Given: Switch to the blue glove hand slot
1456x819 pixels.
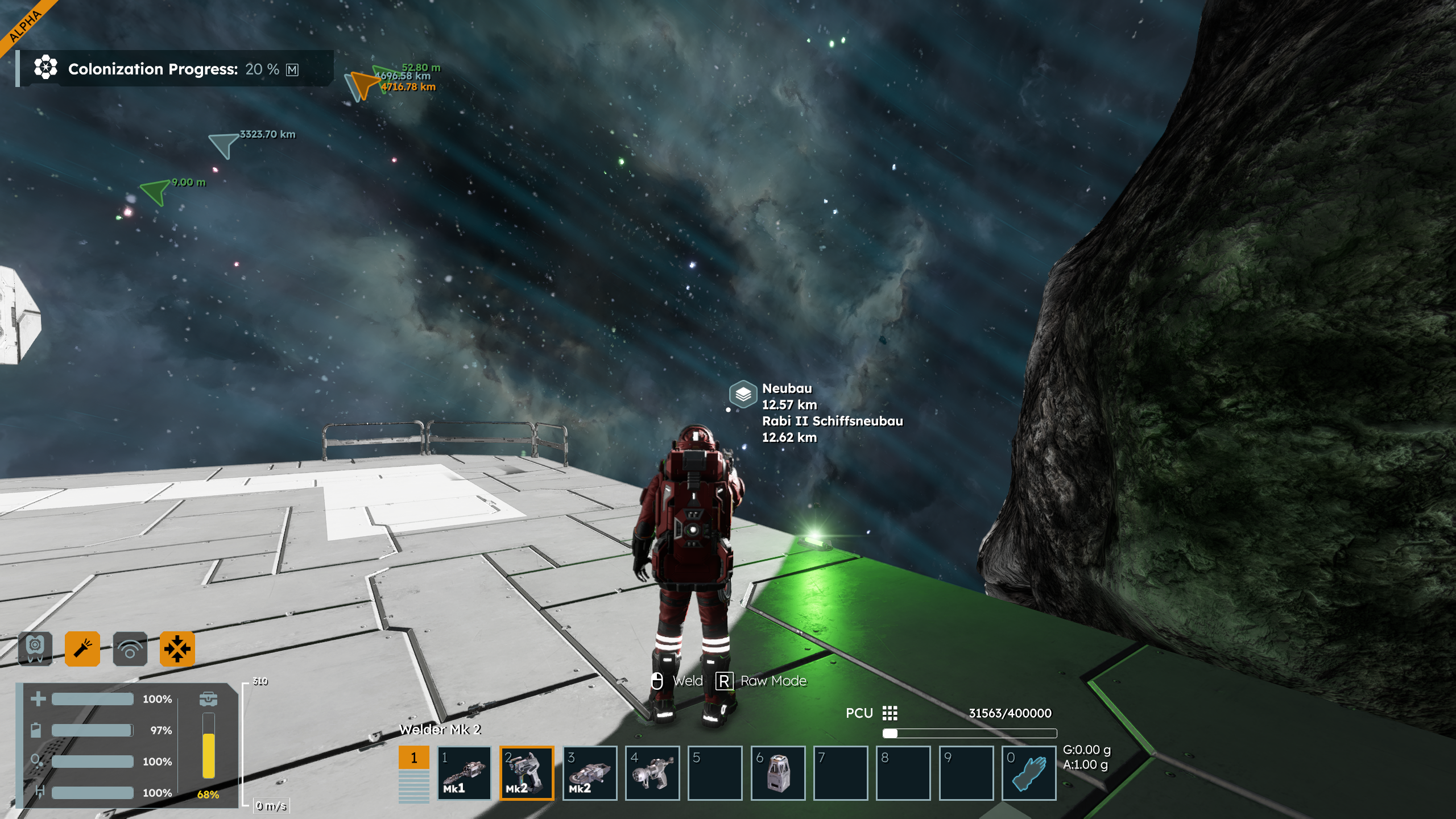Looking at the screenshot, I should pyautogui.click(x=1029, y=773).
